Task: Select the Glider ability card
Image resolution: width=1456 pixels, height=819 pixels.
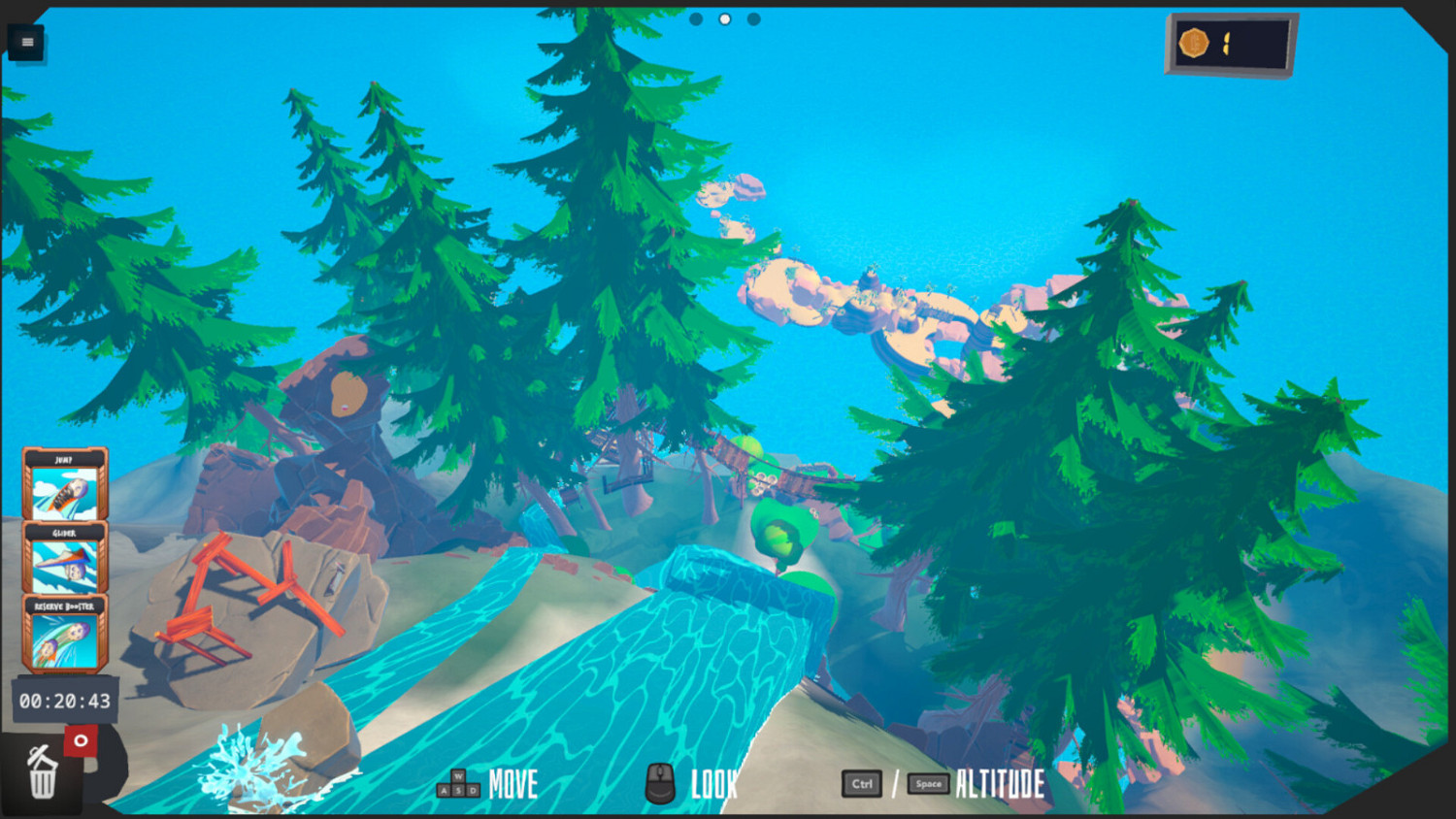Action: coord(62,563)
